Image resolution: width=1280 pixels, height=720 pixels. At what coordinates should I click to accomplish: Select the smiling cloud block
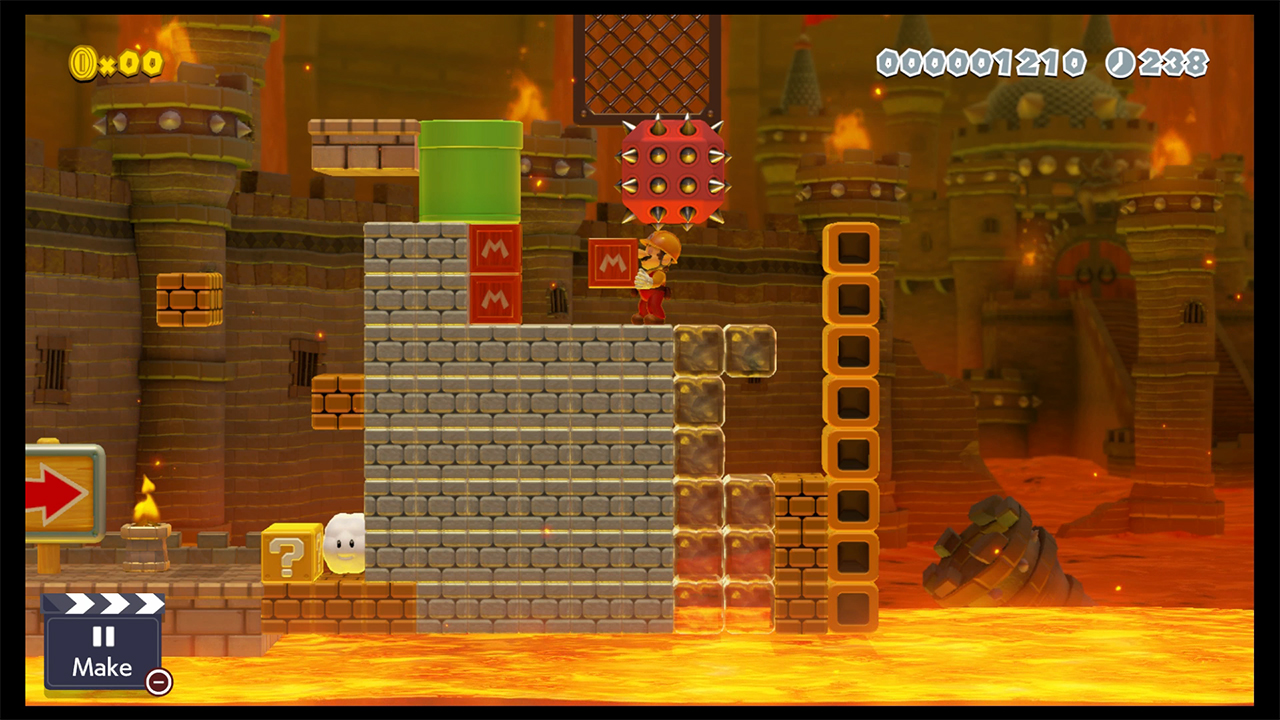(342, 545)
